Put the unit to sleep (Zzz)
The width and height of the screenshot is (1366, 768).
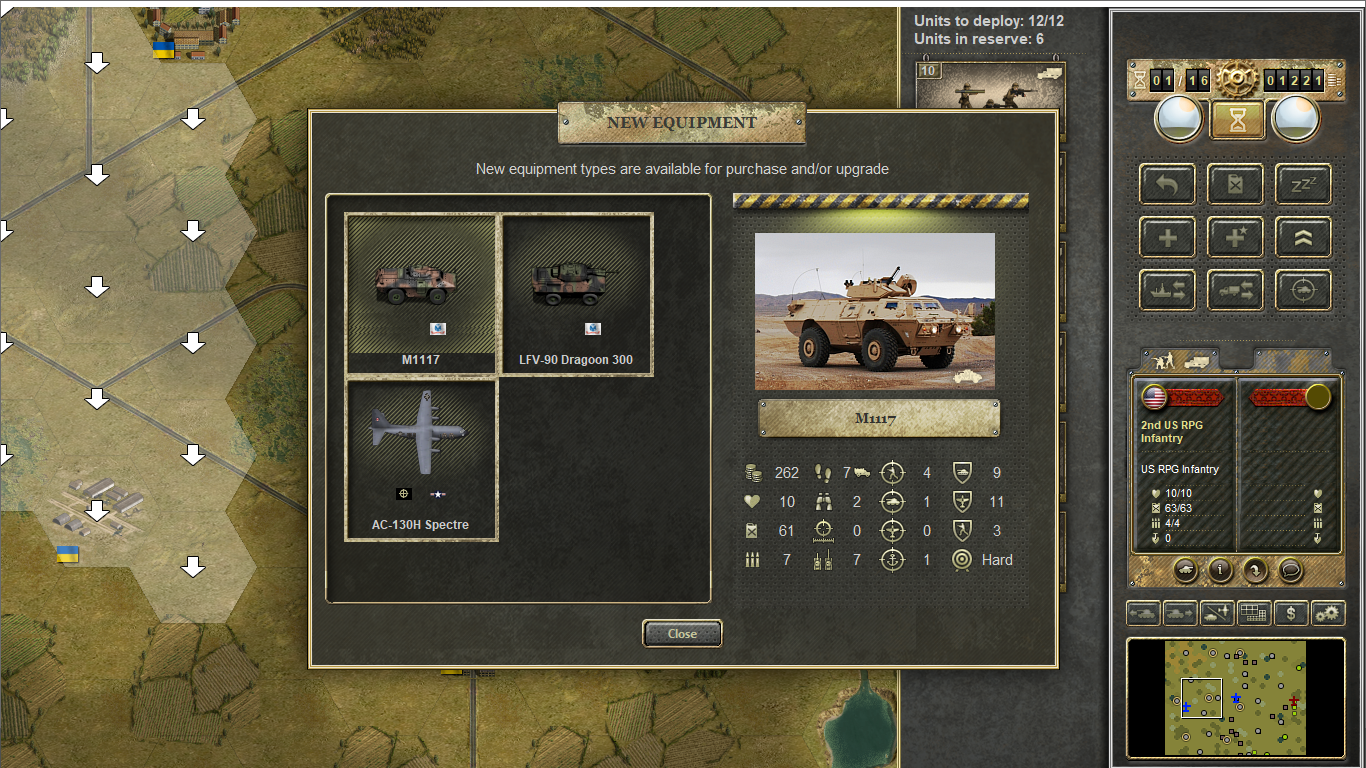tap(1303, 184)
